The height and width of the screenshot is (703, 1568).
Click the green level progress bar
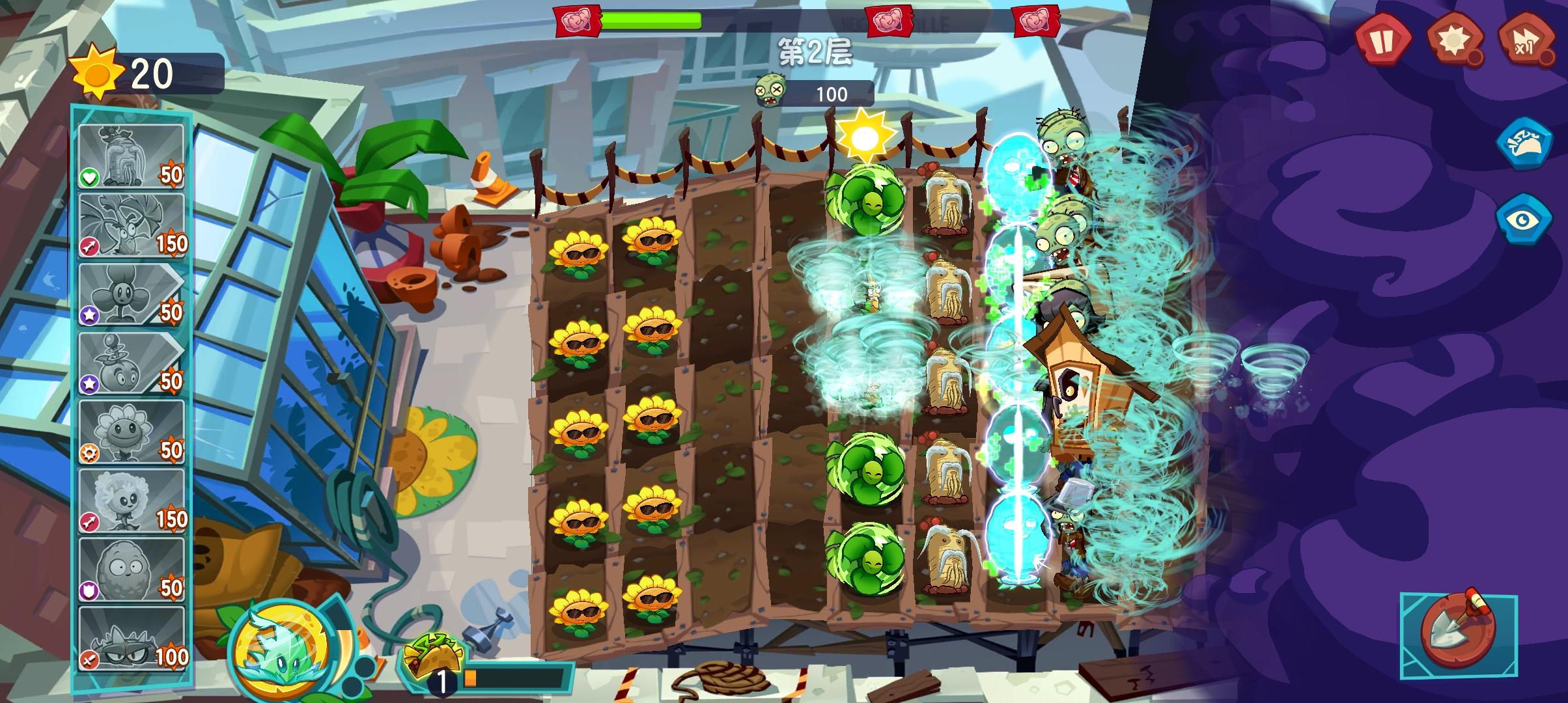(x=651, y=21)
